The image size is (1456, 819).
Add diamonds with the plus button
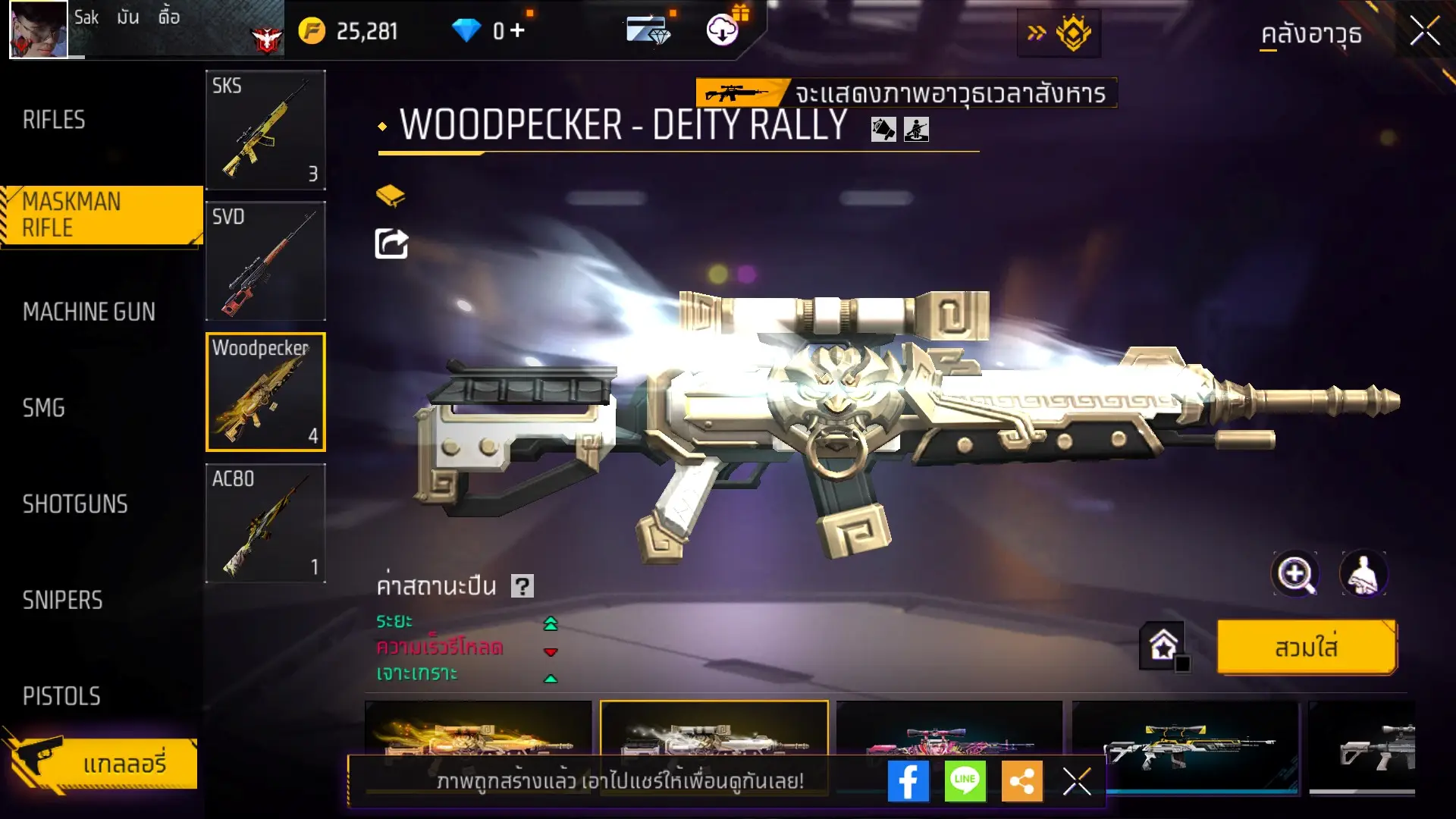click(518, 30)
